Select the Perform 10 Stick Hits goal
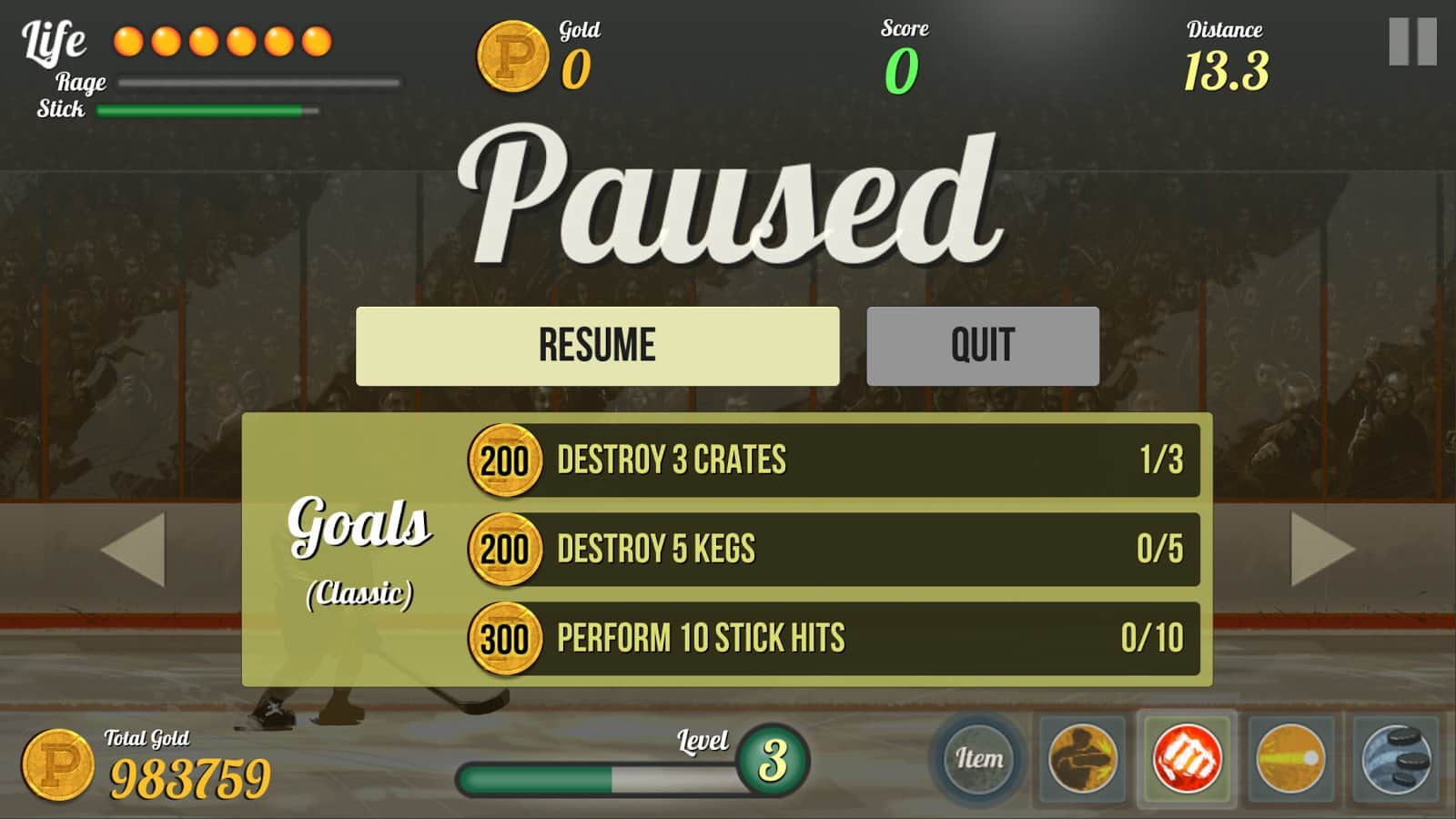This screenshot has height=819, width=1456. click(833, 639)
